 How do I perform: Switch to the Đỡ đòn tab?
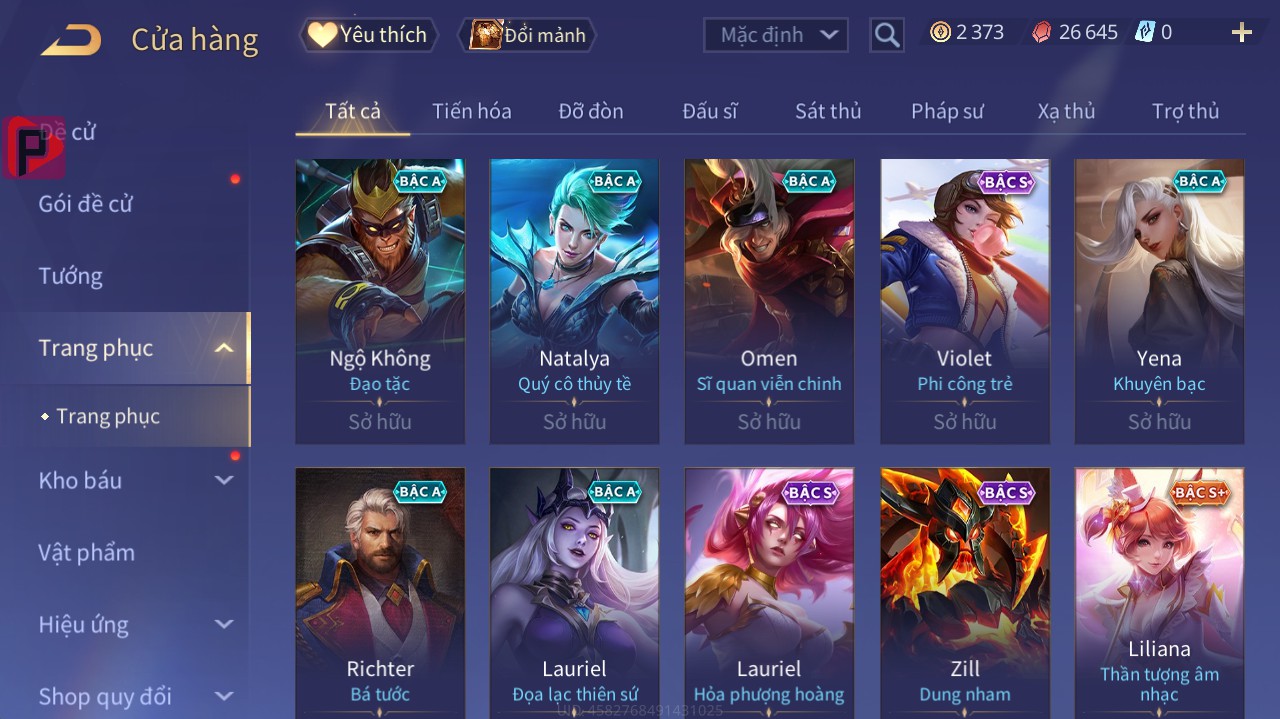tap(590, 111)
